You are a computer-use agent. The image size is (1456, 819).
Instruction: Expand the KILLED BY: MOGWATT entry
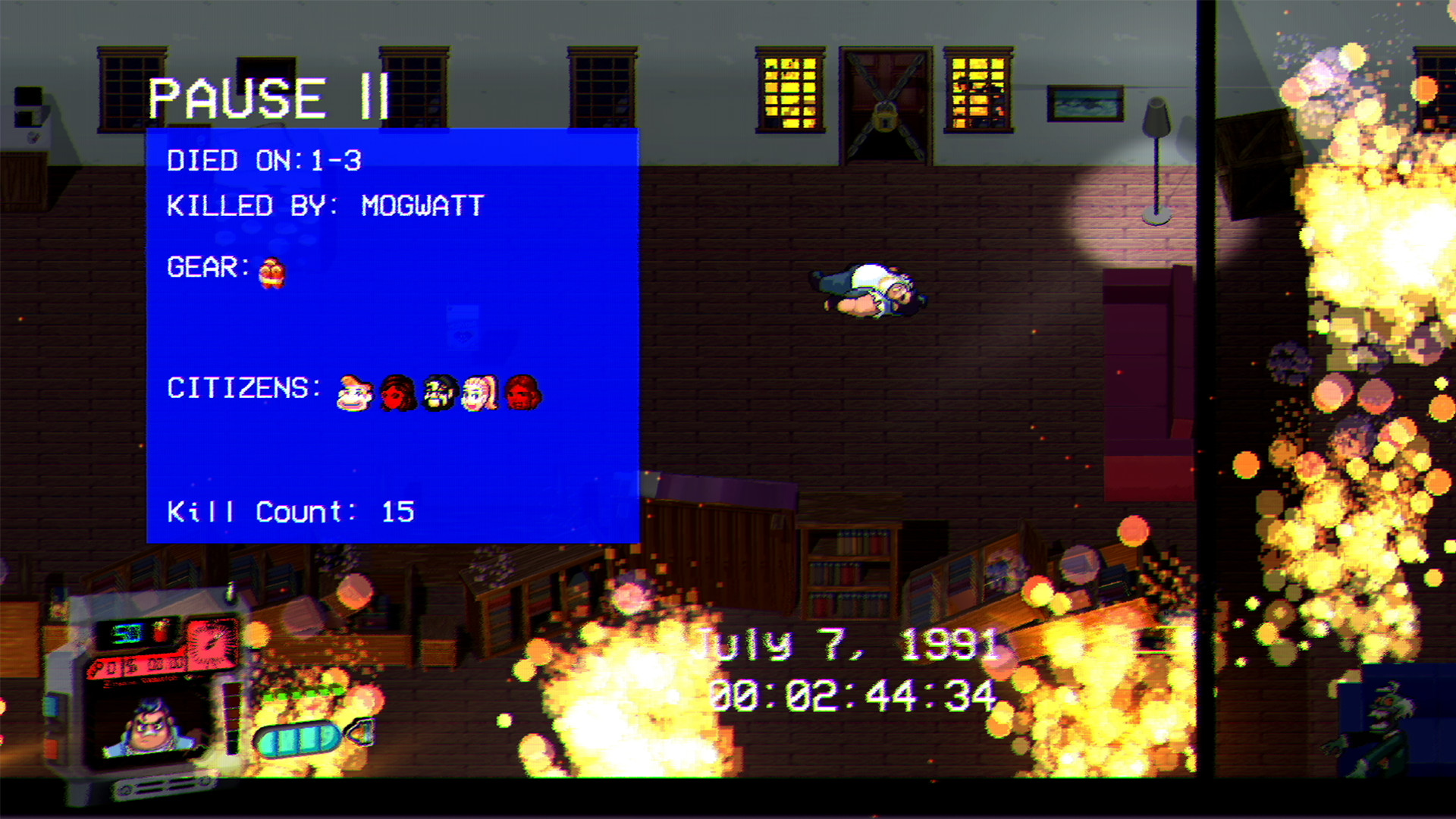(326, 206)
